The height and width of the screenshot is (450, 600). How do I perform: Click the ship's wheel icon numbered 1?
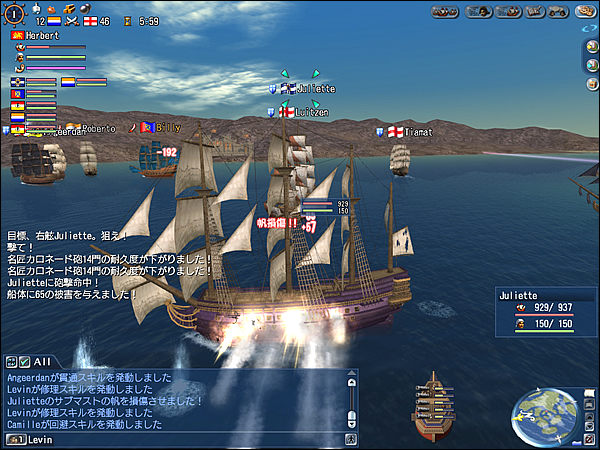click(12, 12)
